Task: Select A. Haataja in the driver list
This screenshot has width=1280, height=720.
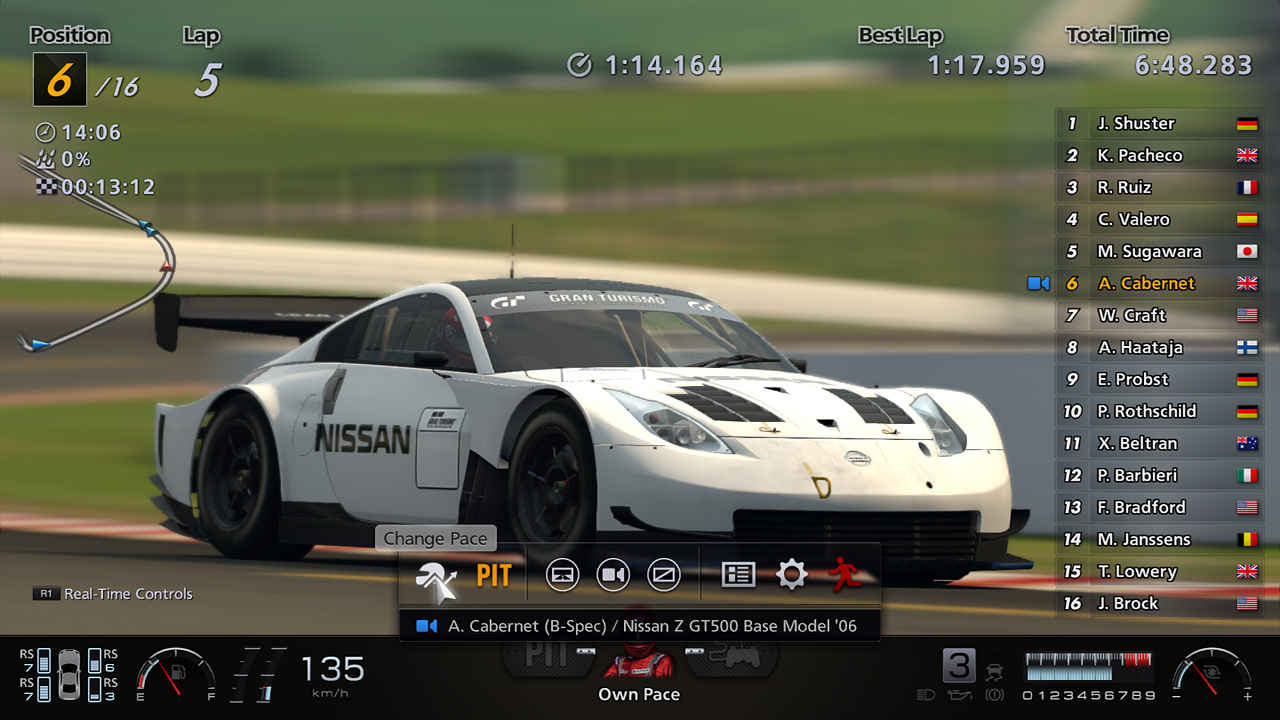Action: point(1158,348)
